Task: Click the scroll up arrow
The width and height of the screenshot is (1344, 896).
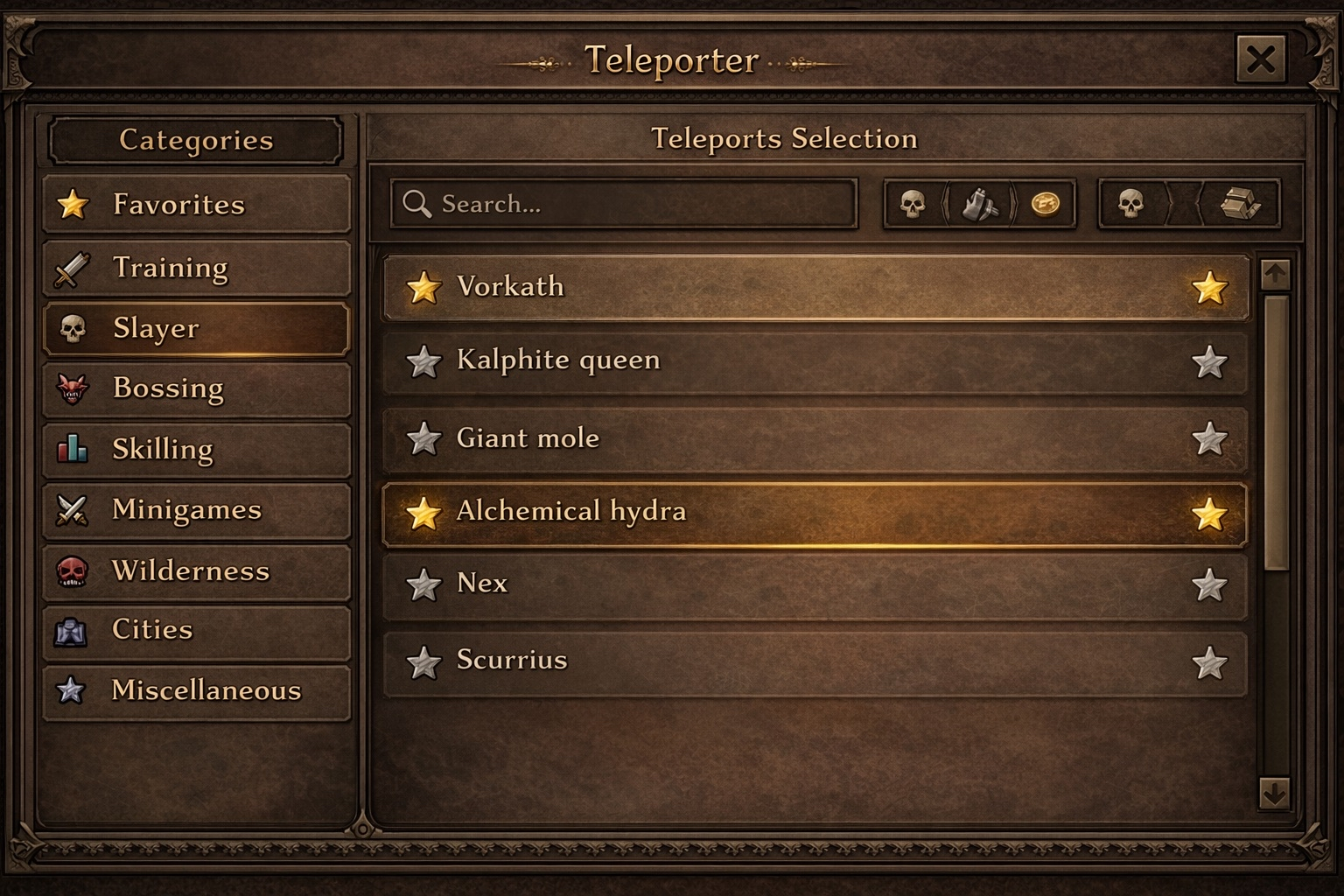Action: tap(1275, 275)
